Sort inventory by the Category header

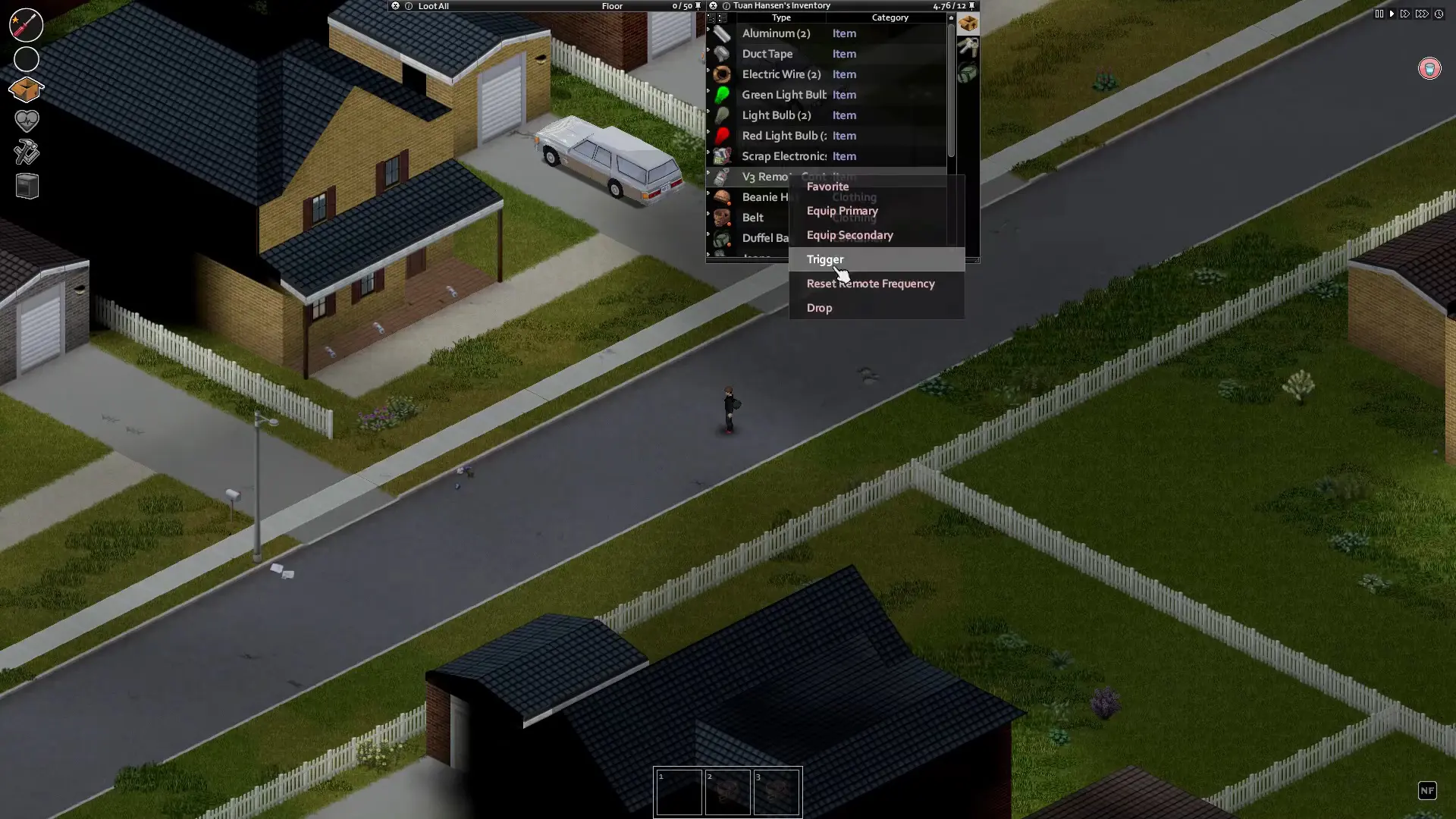pos(890,17)
